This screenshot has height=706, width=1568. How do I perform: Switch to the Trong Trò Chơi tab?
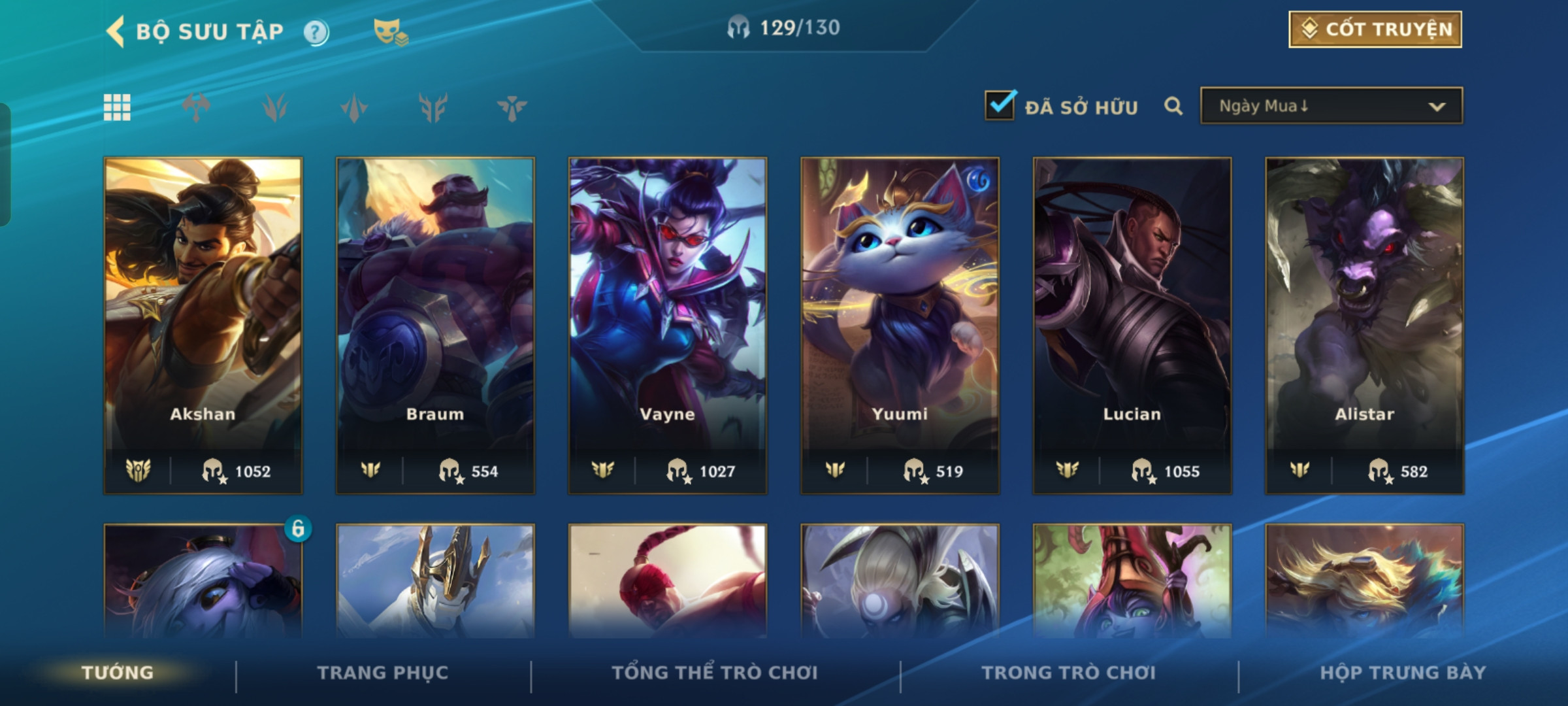coord(1068,673)
